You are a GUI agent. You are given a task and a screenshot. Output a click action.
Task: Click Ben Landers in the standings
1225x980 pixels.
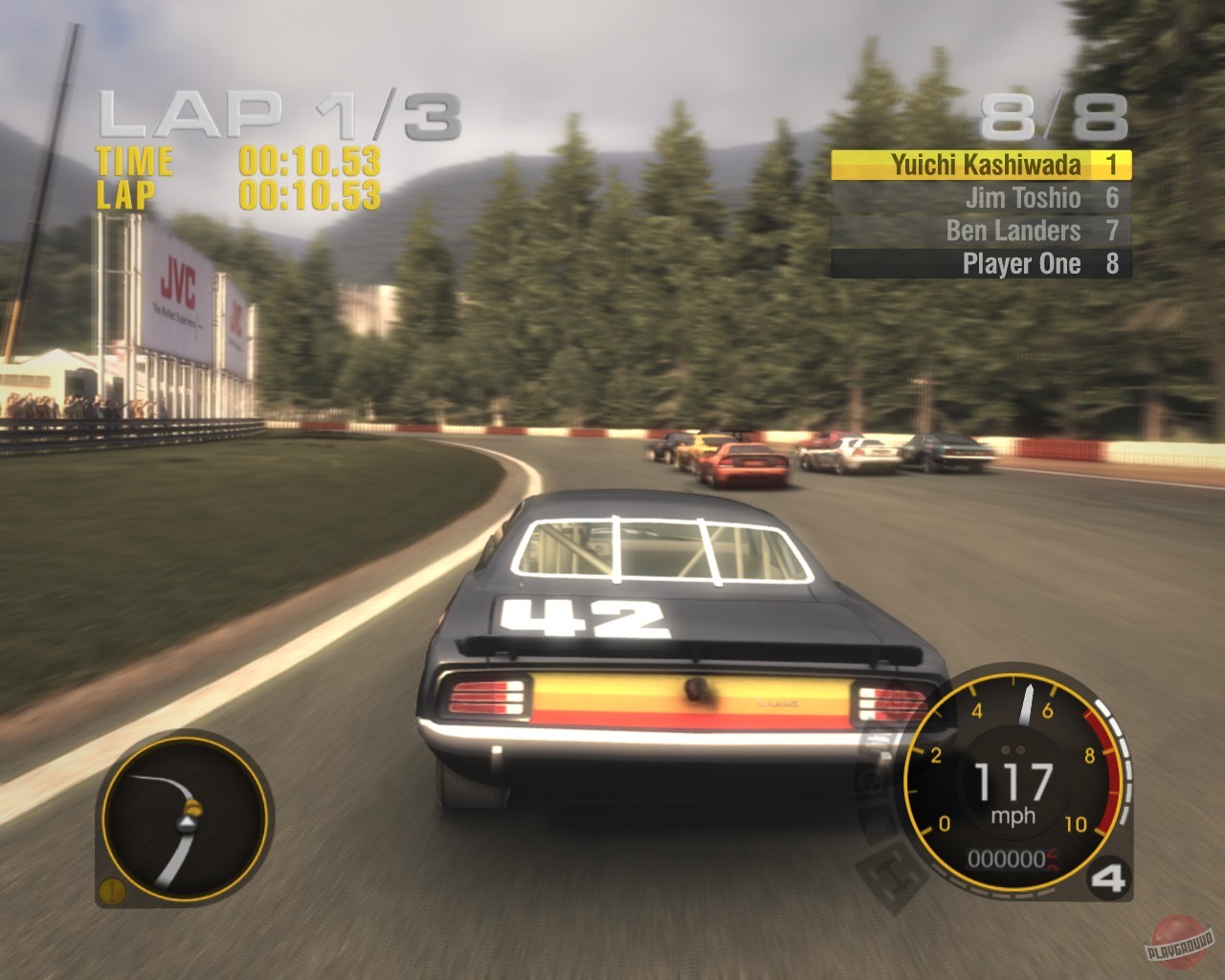coord(1014,231)
